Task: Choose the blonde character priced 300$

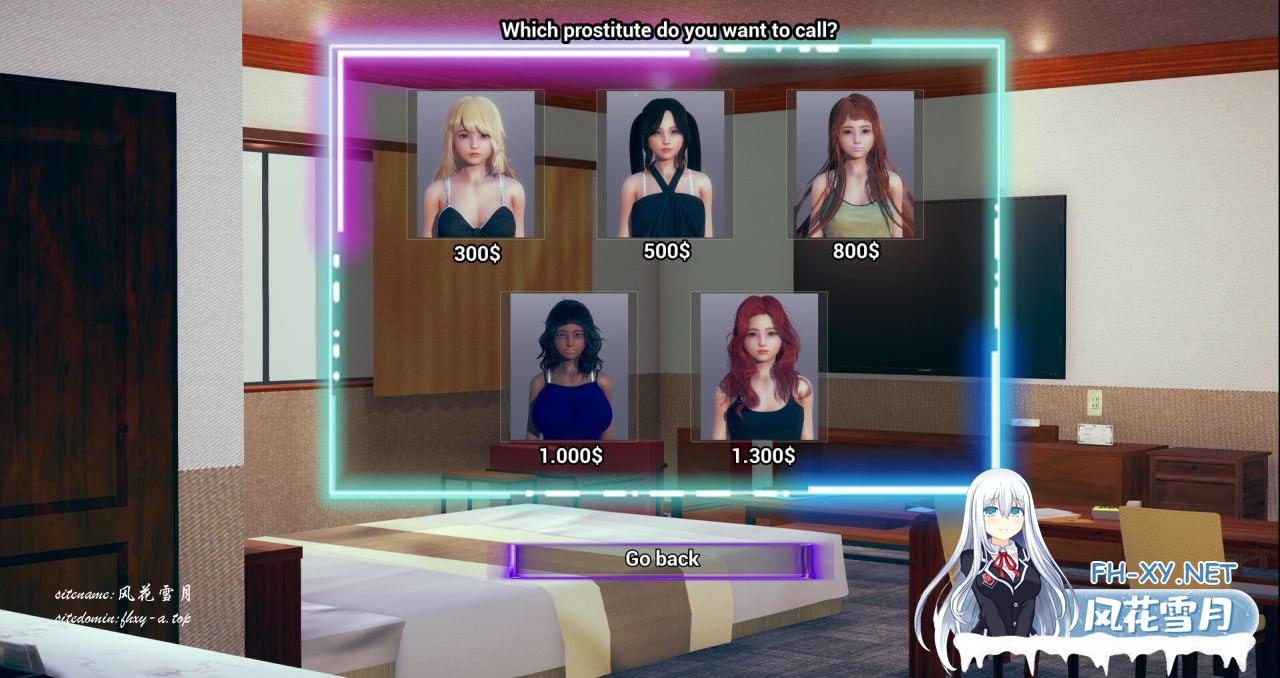Action: click(x=475, y=164)
